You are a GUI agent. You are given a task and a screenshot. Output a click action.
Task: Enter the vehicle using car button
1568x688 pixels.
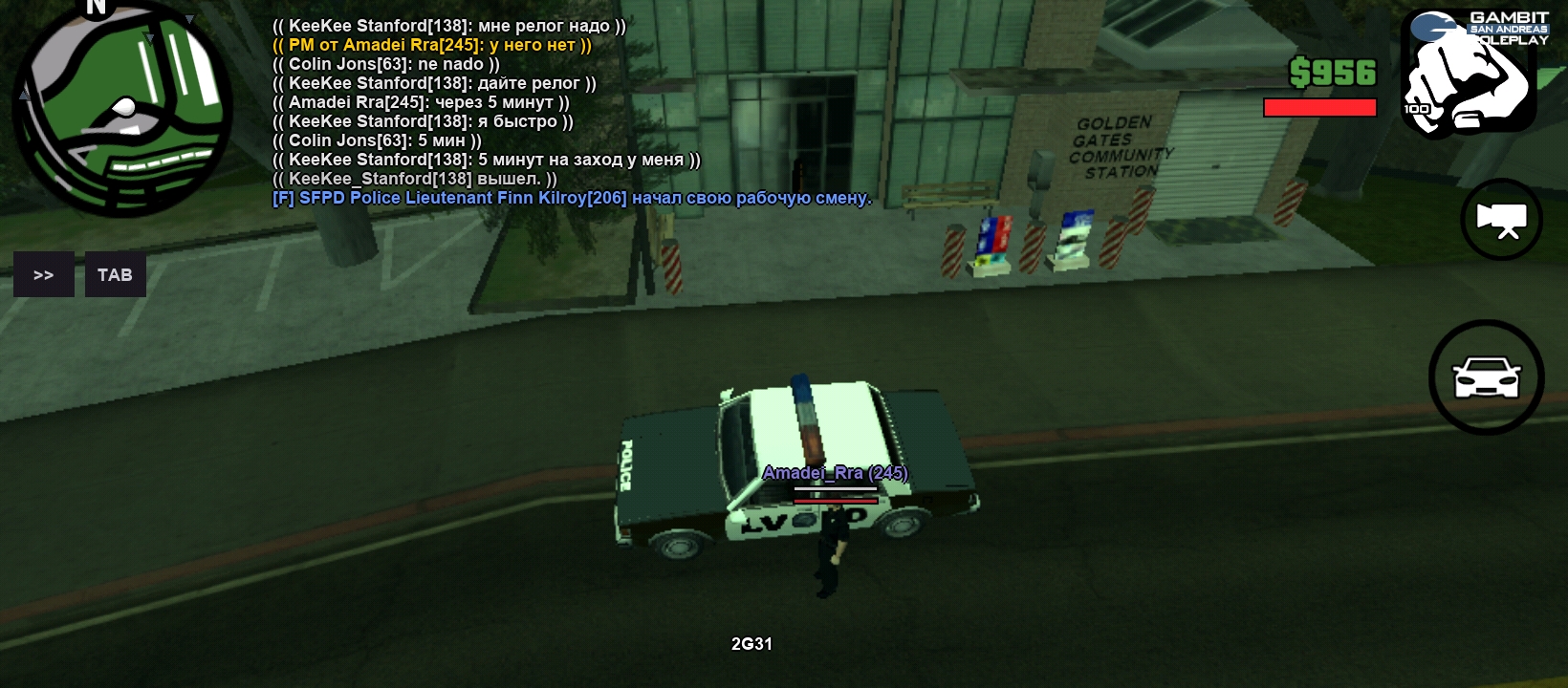[x=1486, y=377]
